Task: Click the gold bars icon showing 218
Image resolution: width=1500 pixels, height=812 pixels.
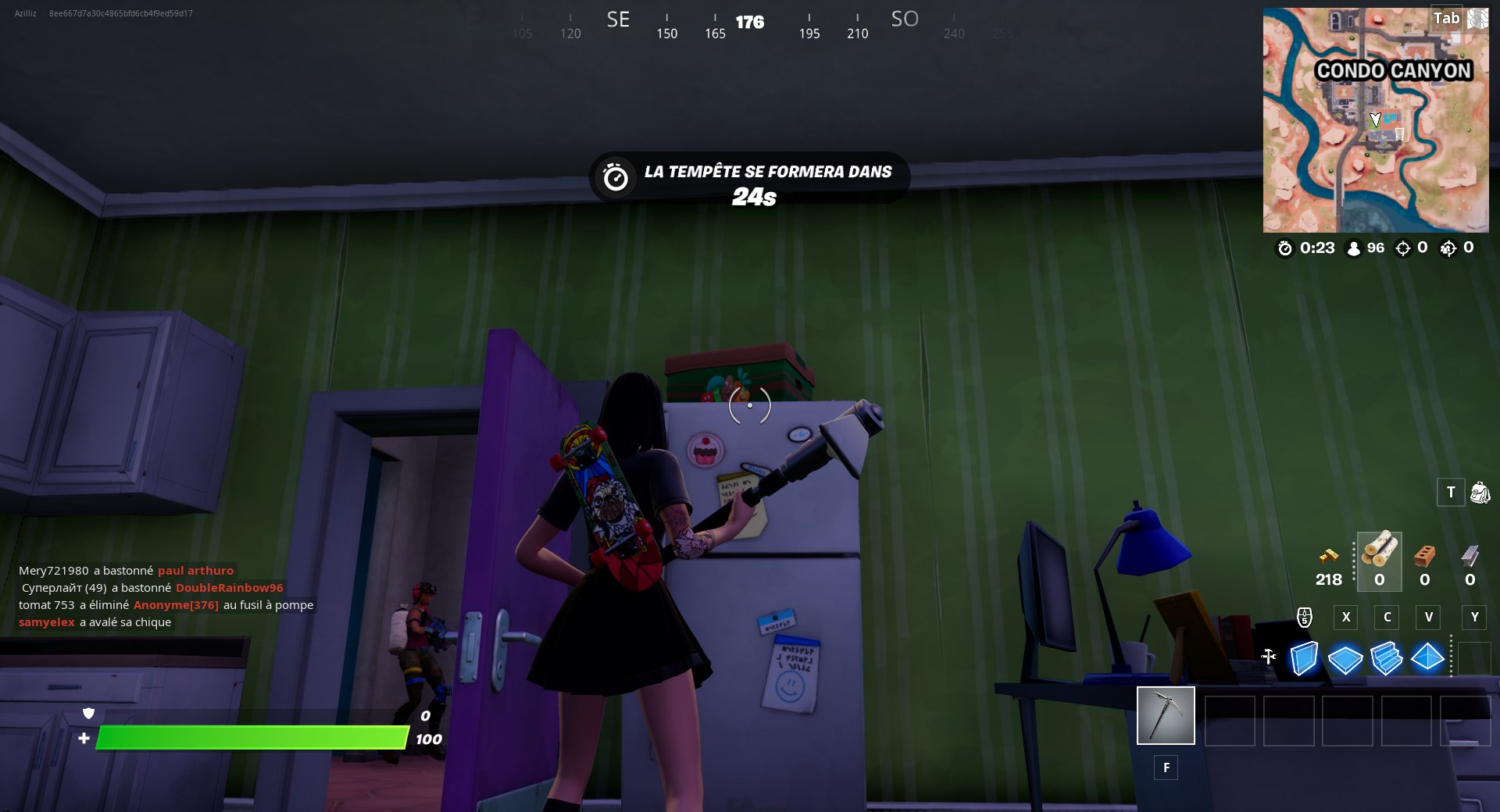Action: coord(1328,556)
